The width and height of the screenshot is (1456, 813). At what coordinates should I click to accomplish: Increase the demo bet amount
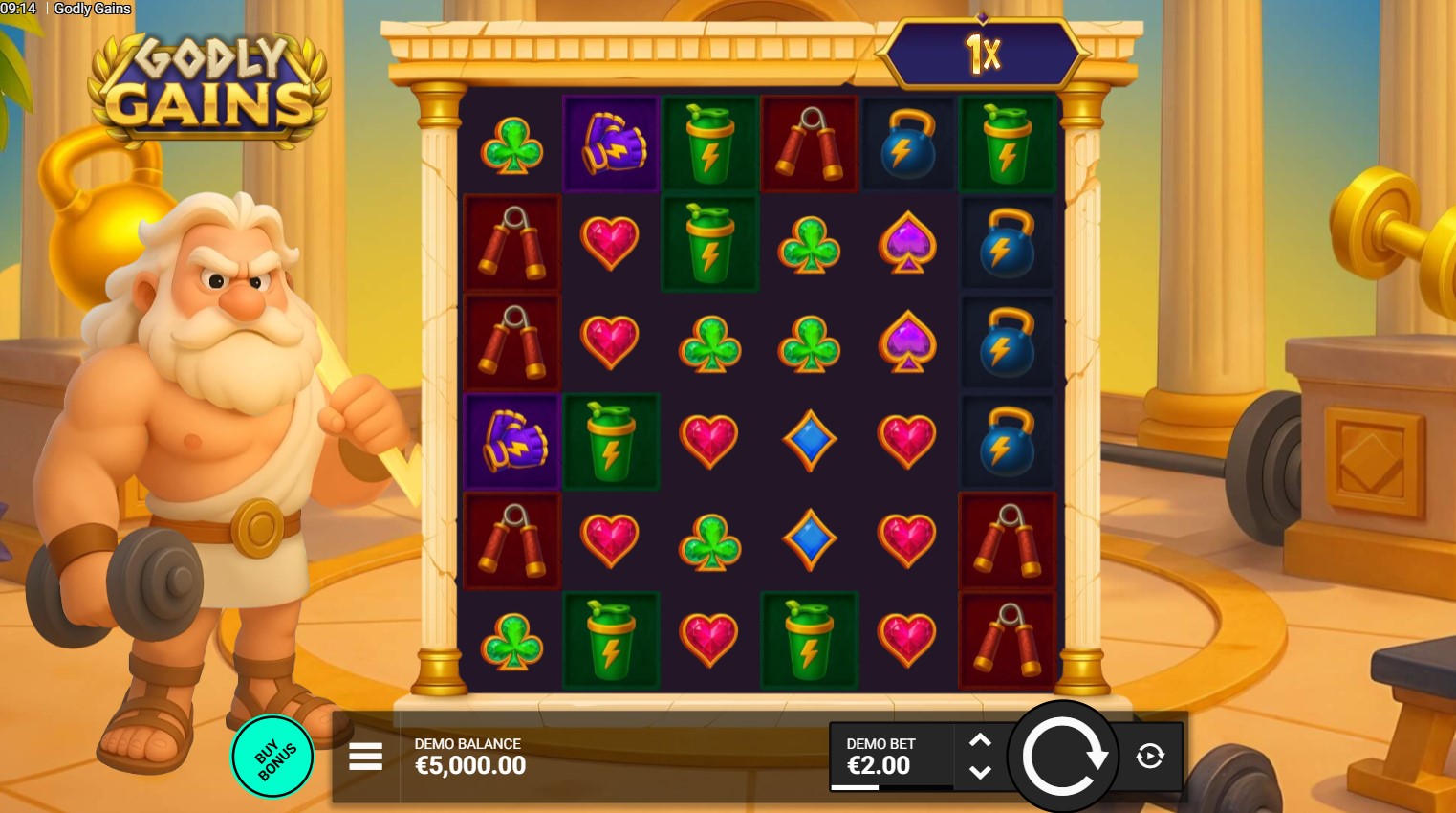pyautogui.click(x=980, y=740)
